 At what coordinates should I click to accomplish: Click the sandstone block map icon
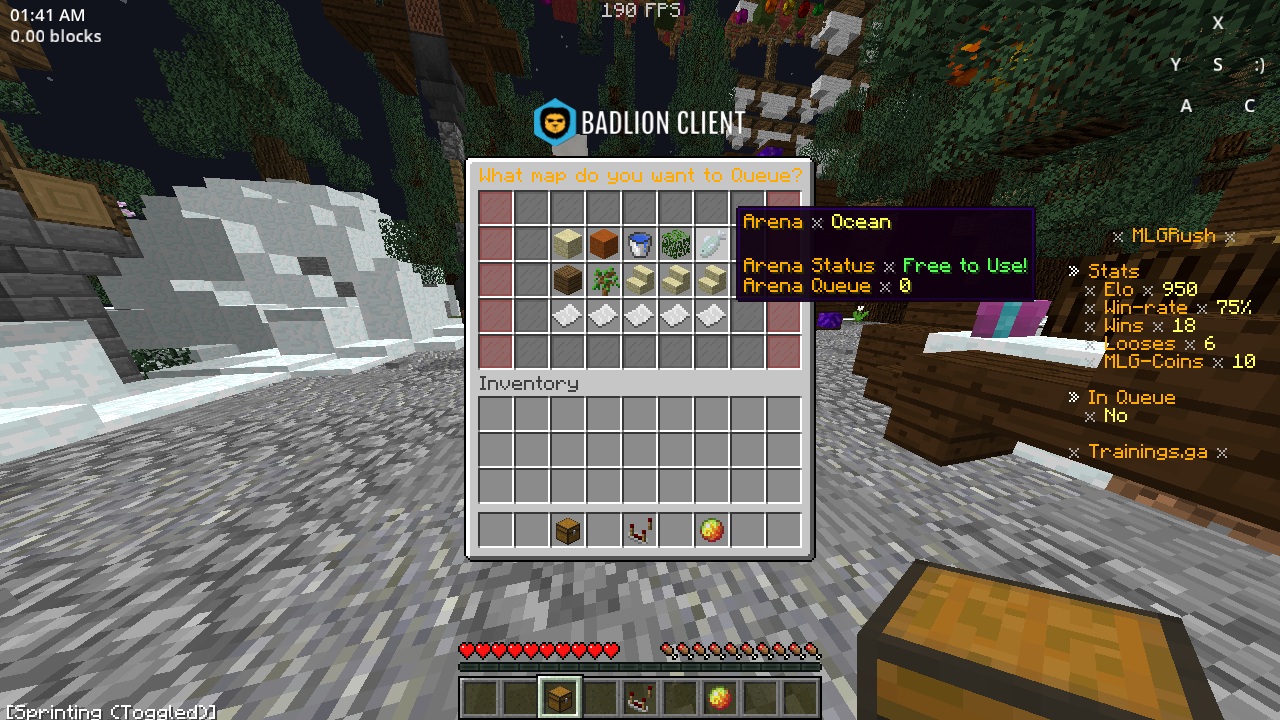pyautogui.click(x=566, y=244)
